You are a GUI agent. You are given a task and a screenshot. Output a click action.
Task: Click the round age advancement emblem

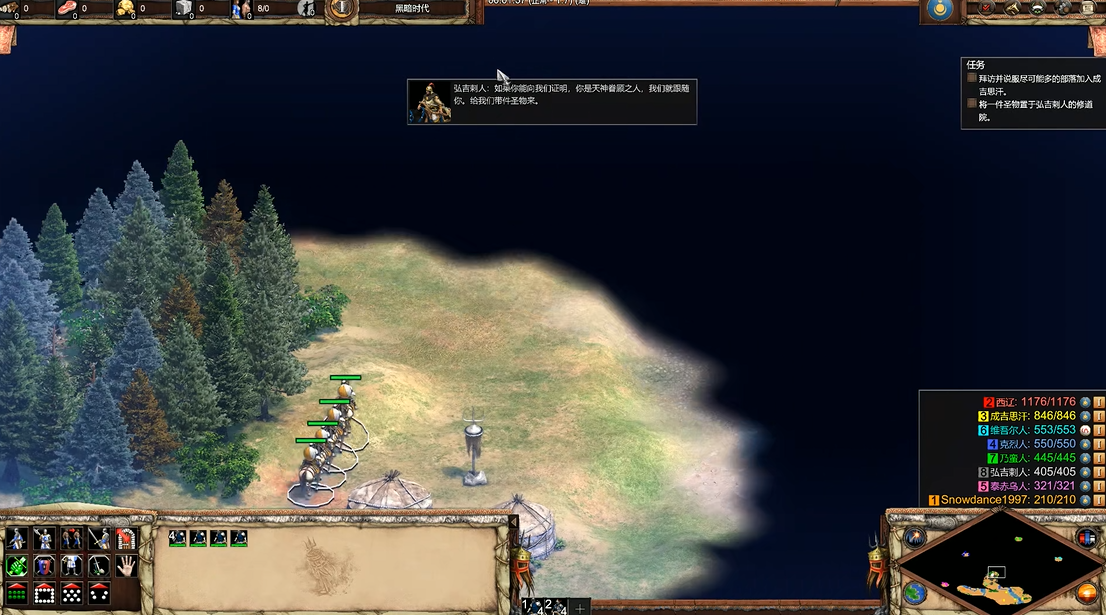(x=342, y=9)
